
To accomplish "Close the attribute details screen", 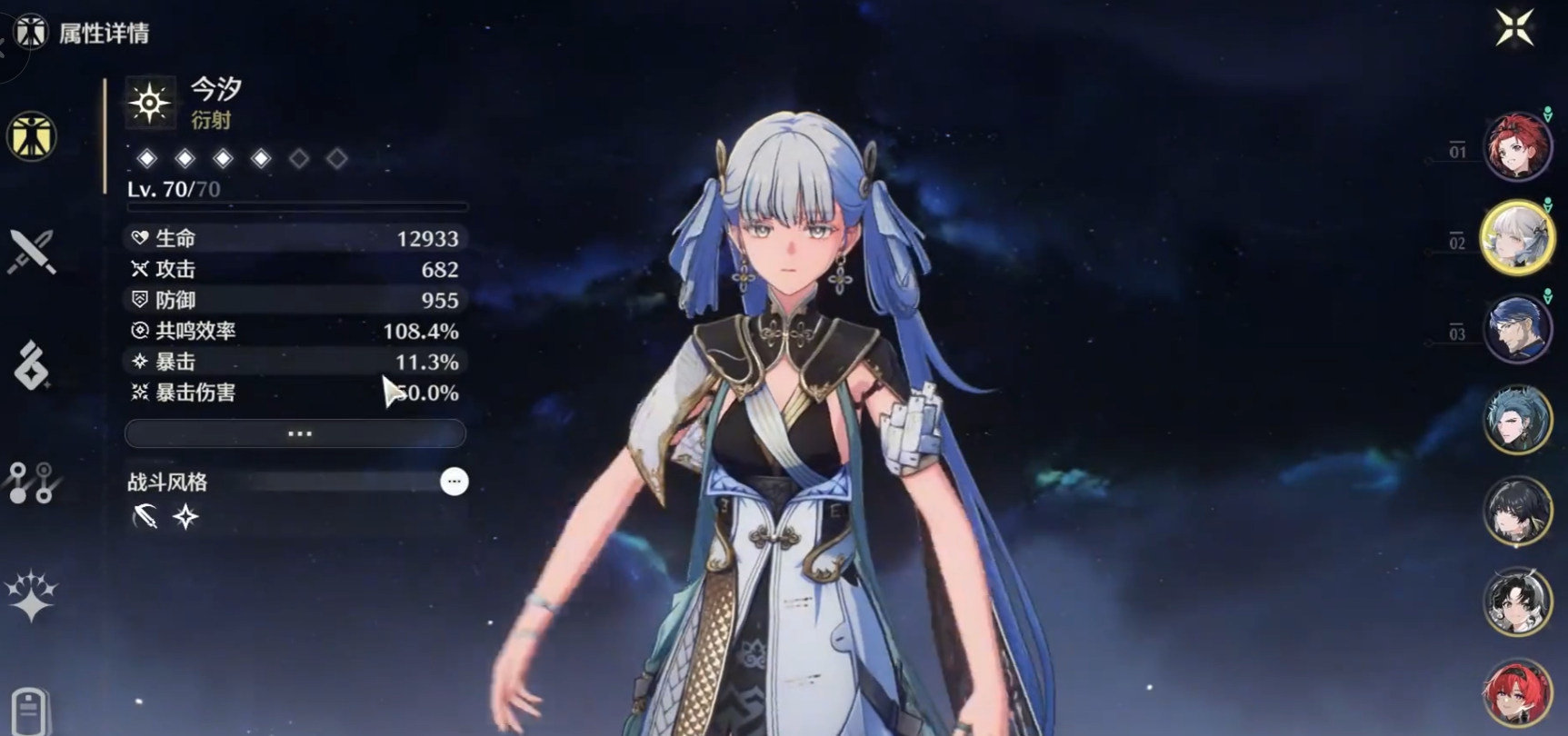I will (1514, 27).
